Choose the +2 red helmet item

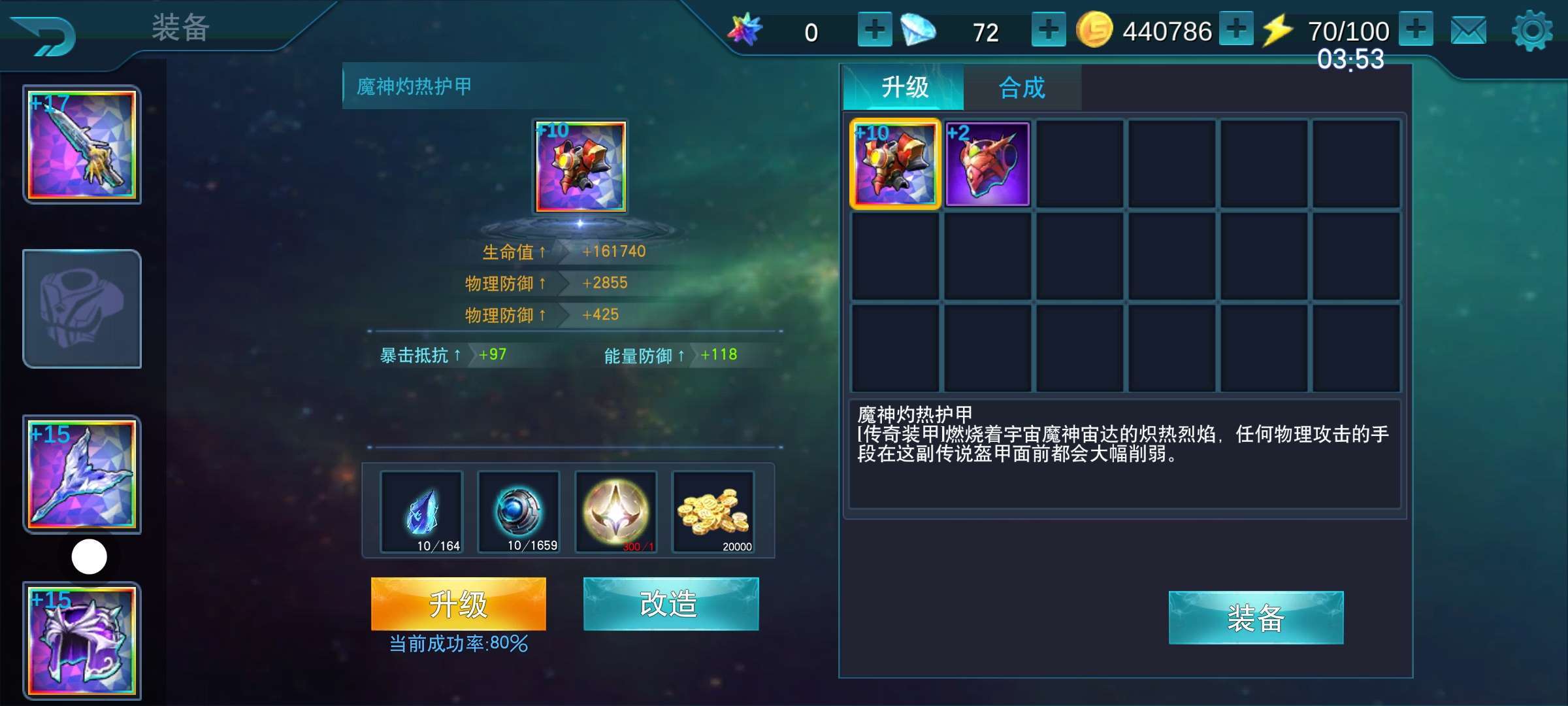(x=987, y=164)
